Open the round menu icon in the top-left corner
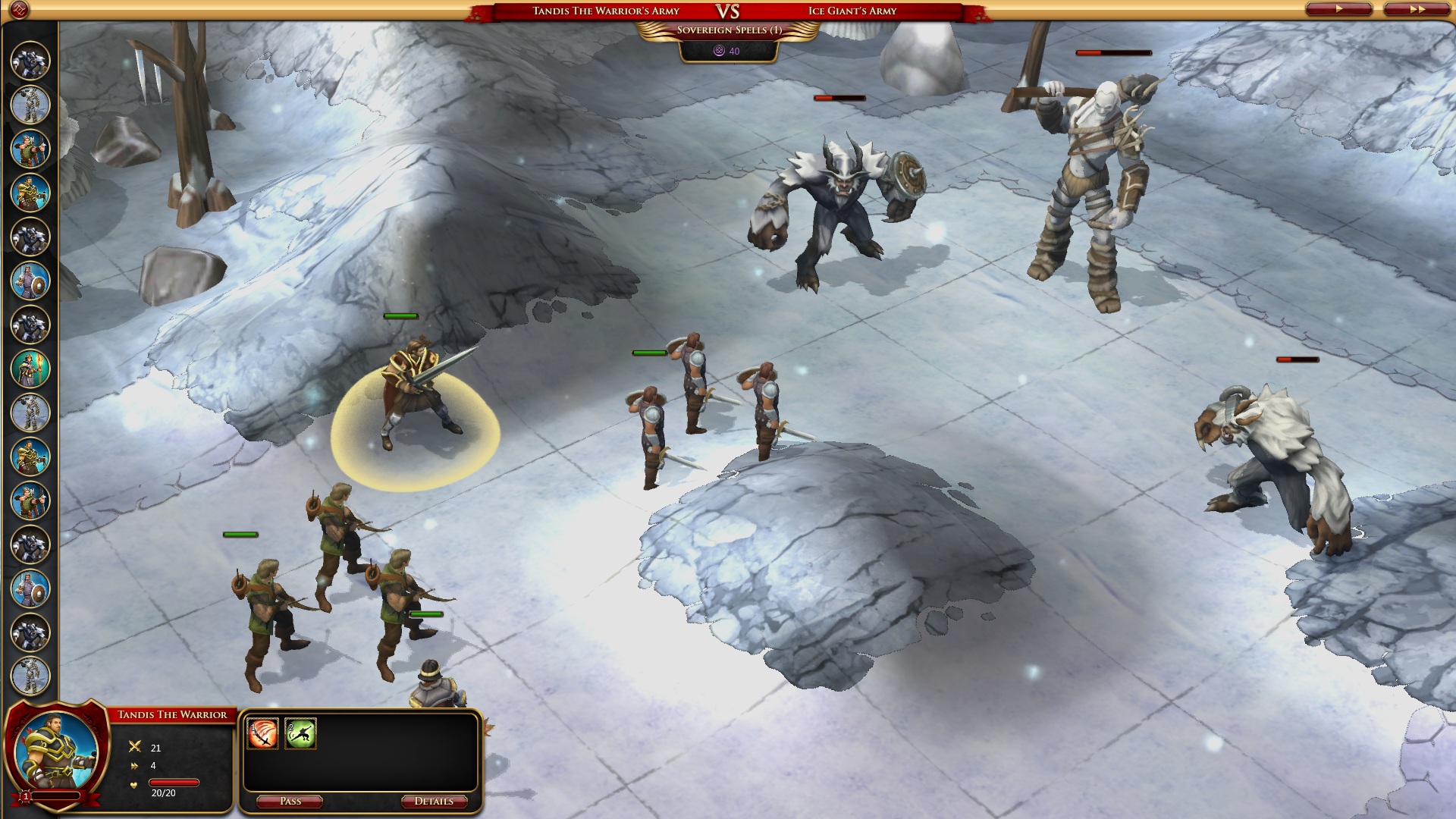 (19, 10)
